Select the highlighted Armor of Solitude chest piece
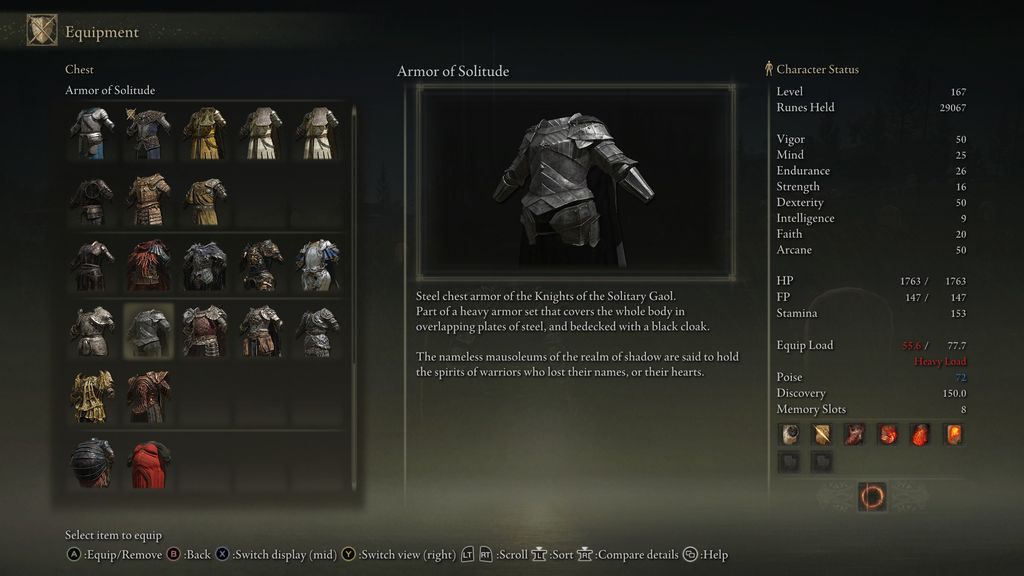The image size is (1024, 576). [148, 331]
